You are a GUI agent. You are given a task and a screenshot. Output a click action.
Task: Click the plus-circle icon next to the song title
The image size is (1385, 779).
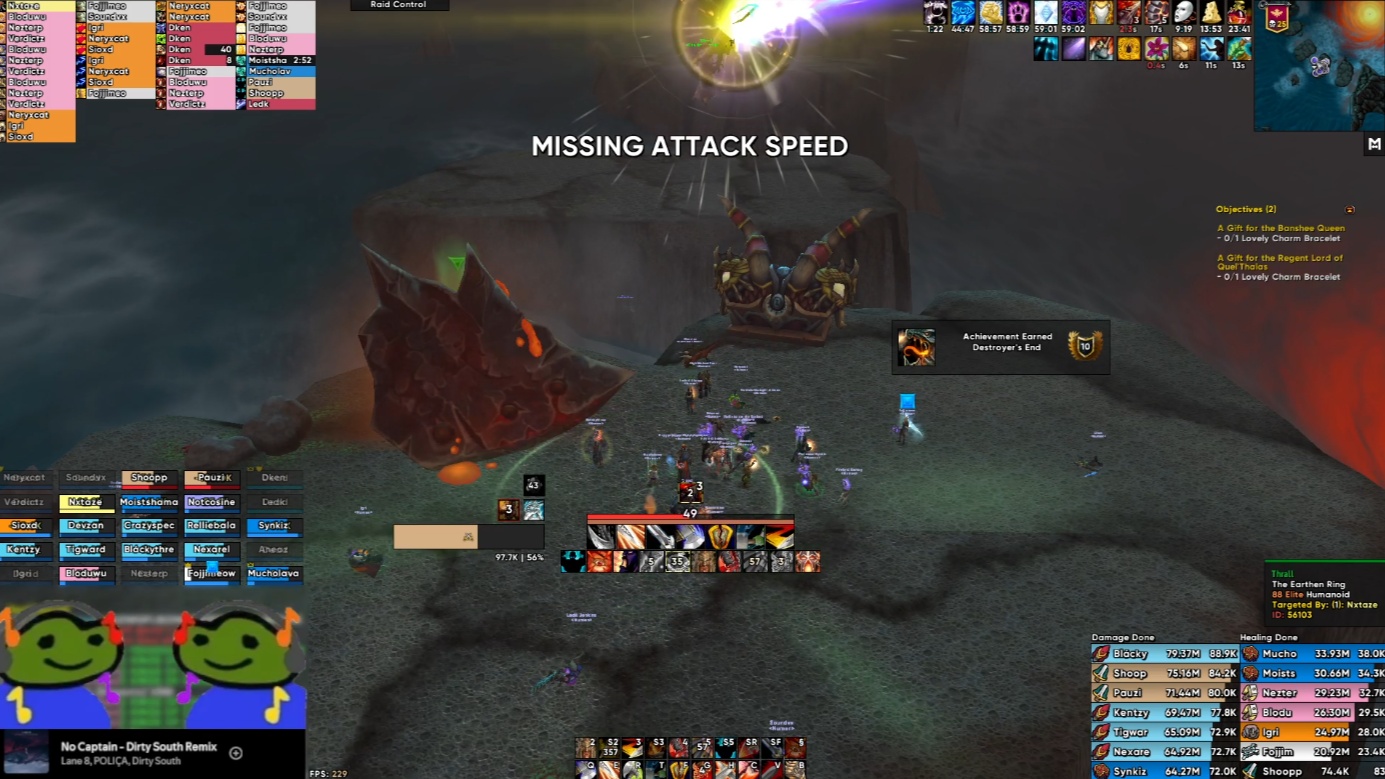pyautogui.click(x=234, y=752)
